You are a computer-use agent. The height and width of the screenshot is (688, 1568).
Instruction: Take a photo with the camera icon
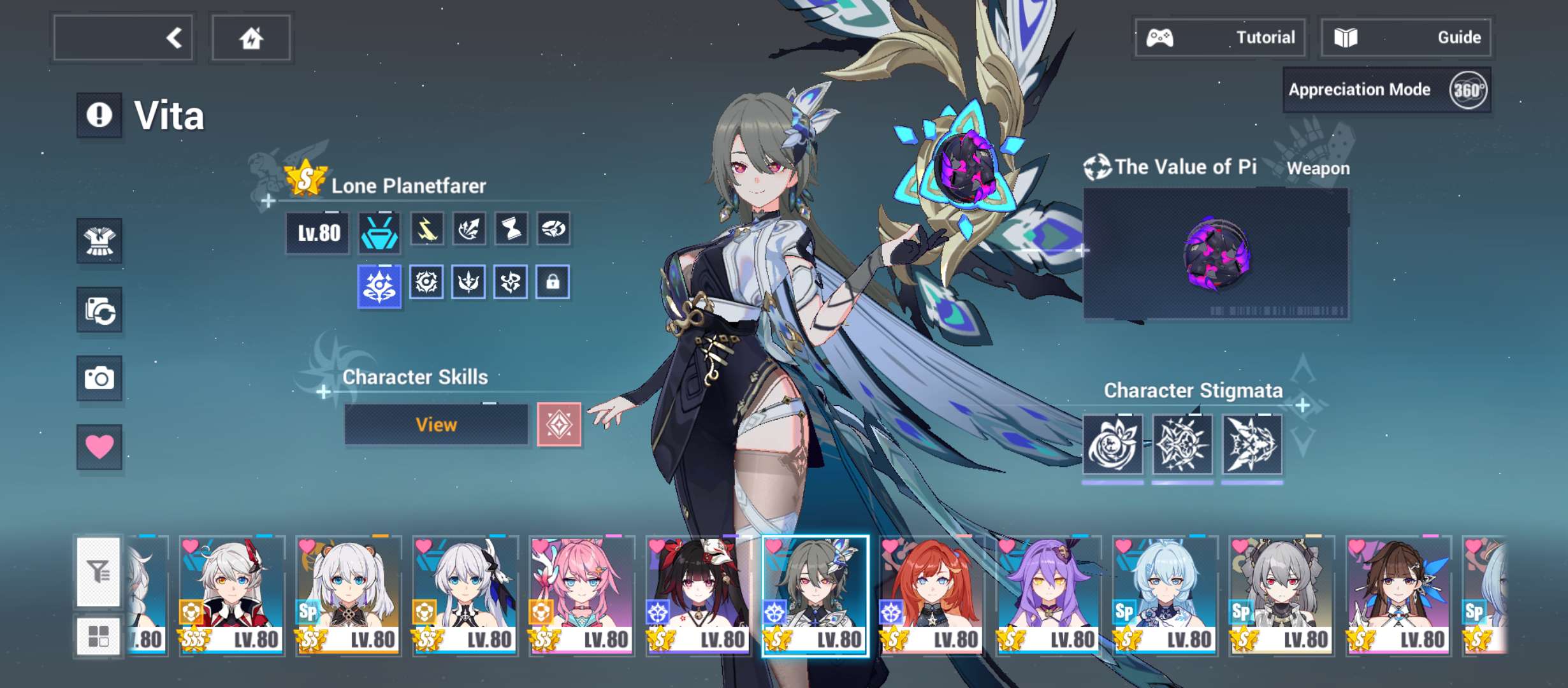click(x=99, y=378)
